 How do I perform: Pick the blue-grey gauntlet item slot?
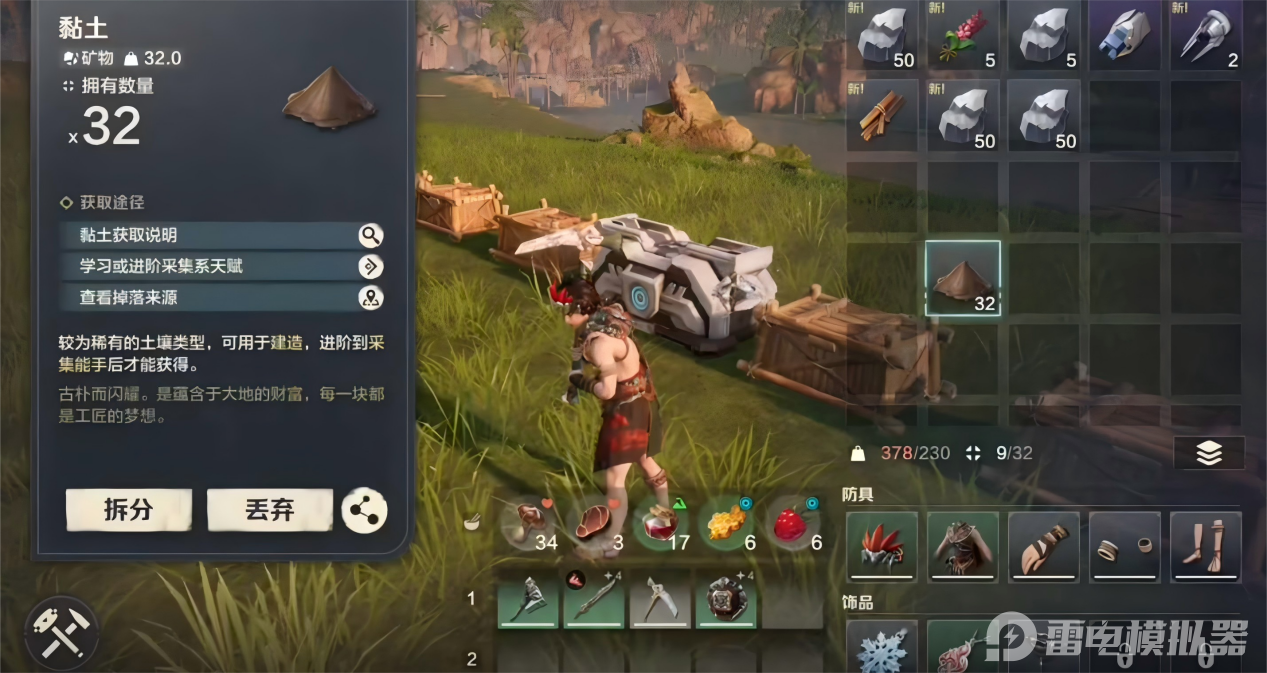(x=1124, y=36)
